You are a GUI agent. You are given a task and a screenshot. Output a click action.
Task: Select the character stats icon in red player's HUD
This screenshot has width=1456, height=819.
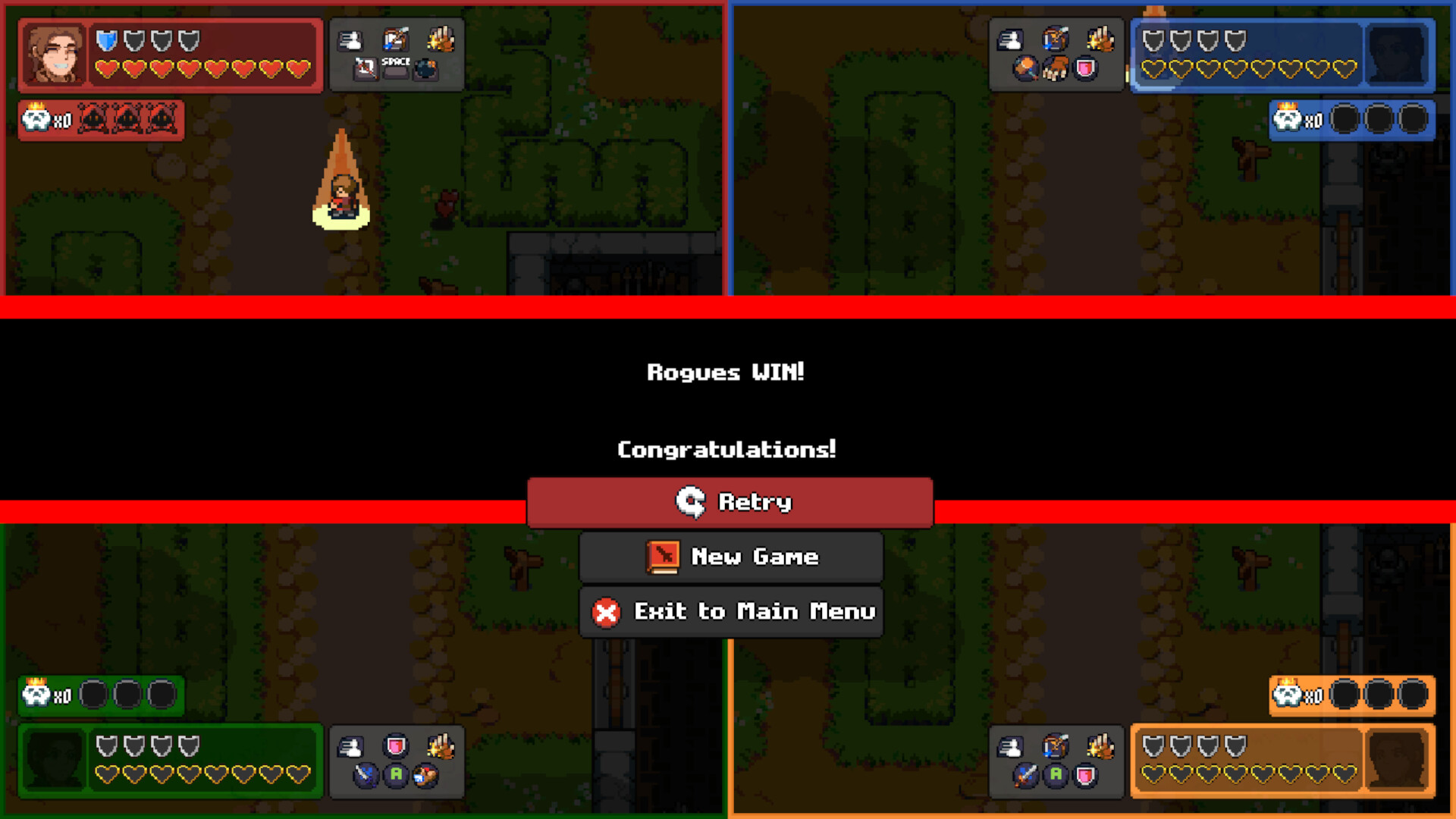point(350,41)
